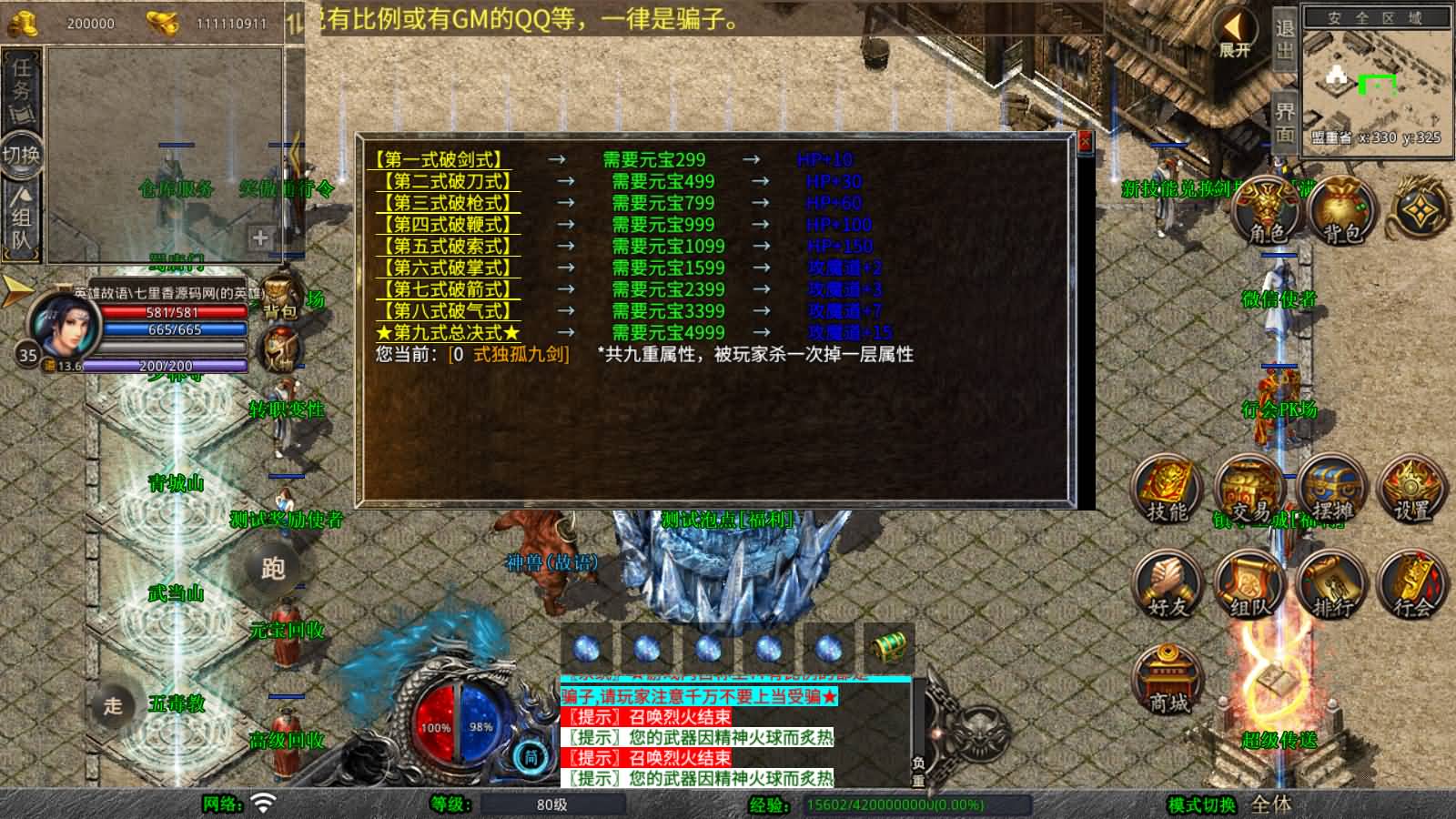Screen dimensions: 1456x819
Task: Switch chat channel from 全体 mode
Action: pyautogui.click(x=1273, y=804)
